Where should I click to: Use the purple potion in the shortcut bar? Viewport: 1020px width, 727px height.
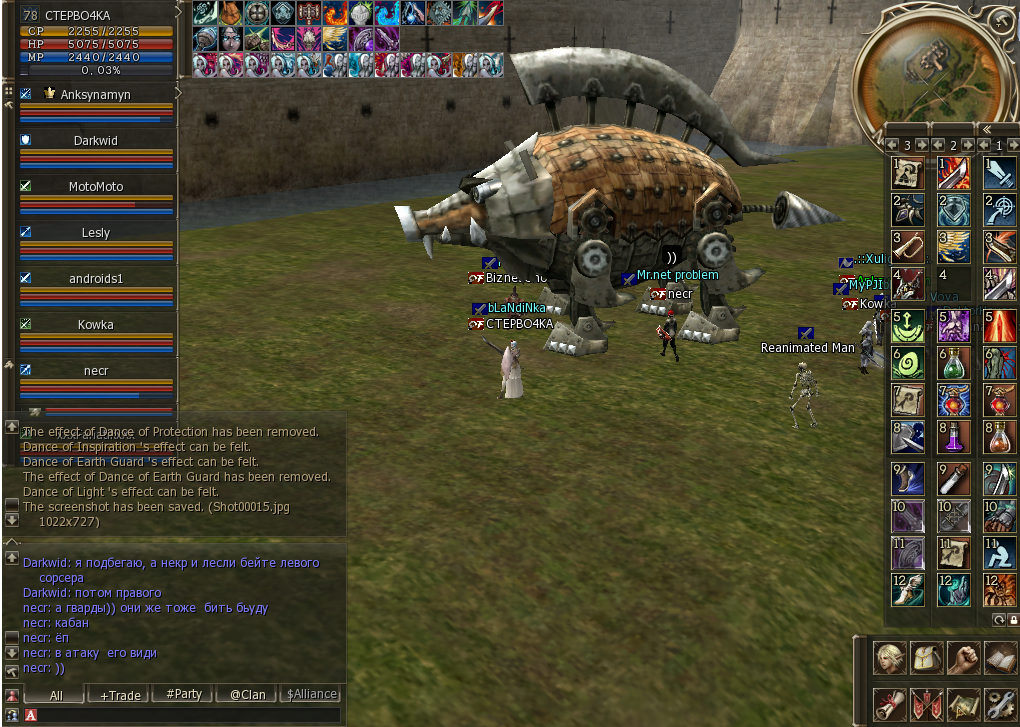[x=953, y=438]
